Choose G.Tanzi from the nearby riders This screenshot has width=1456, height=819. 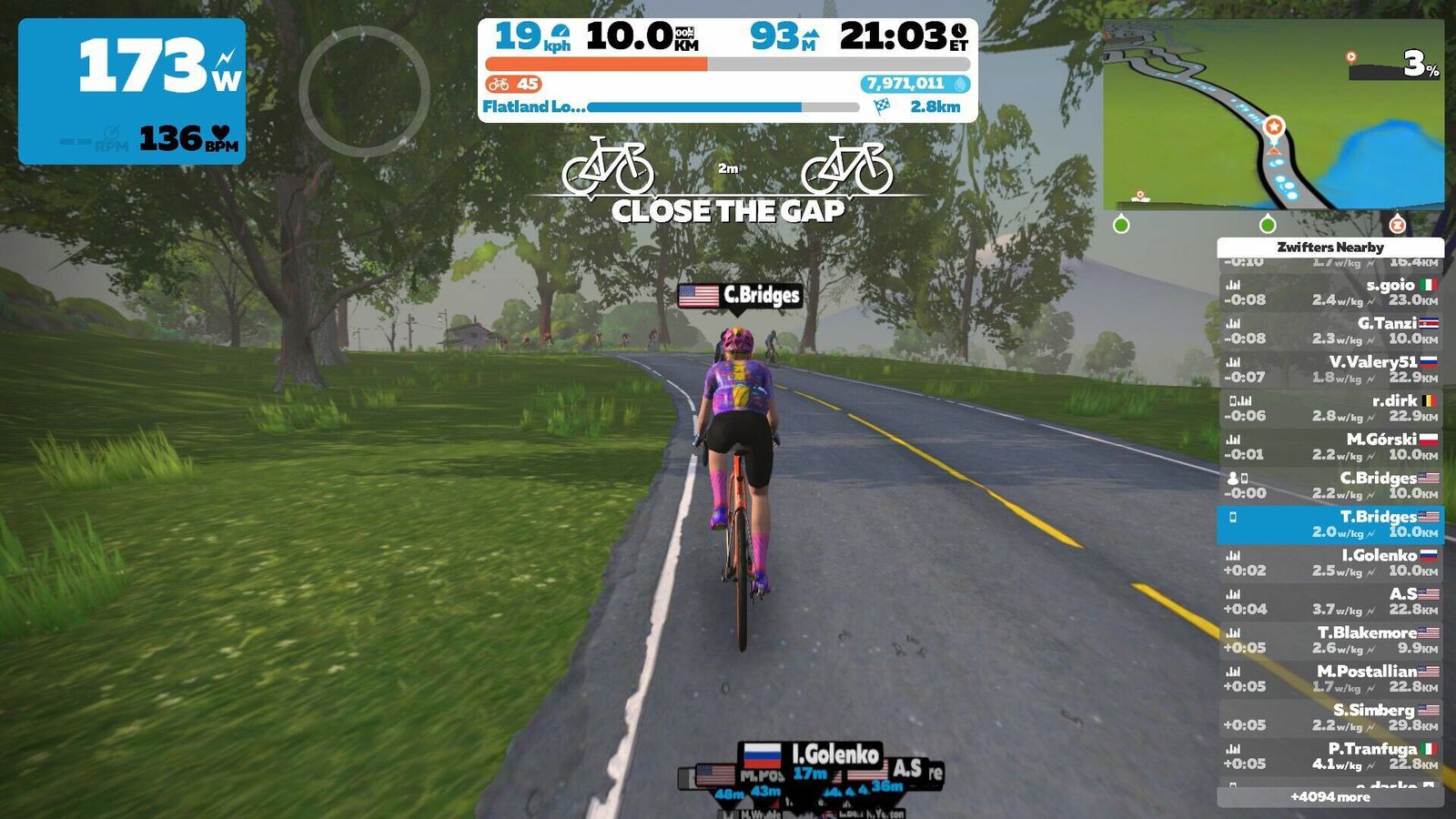(x=1330, y=331)
